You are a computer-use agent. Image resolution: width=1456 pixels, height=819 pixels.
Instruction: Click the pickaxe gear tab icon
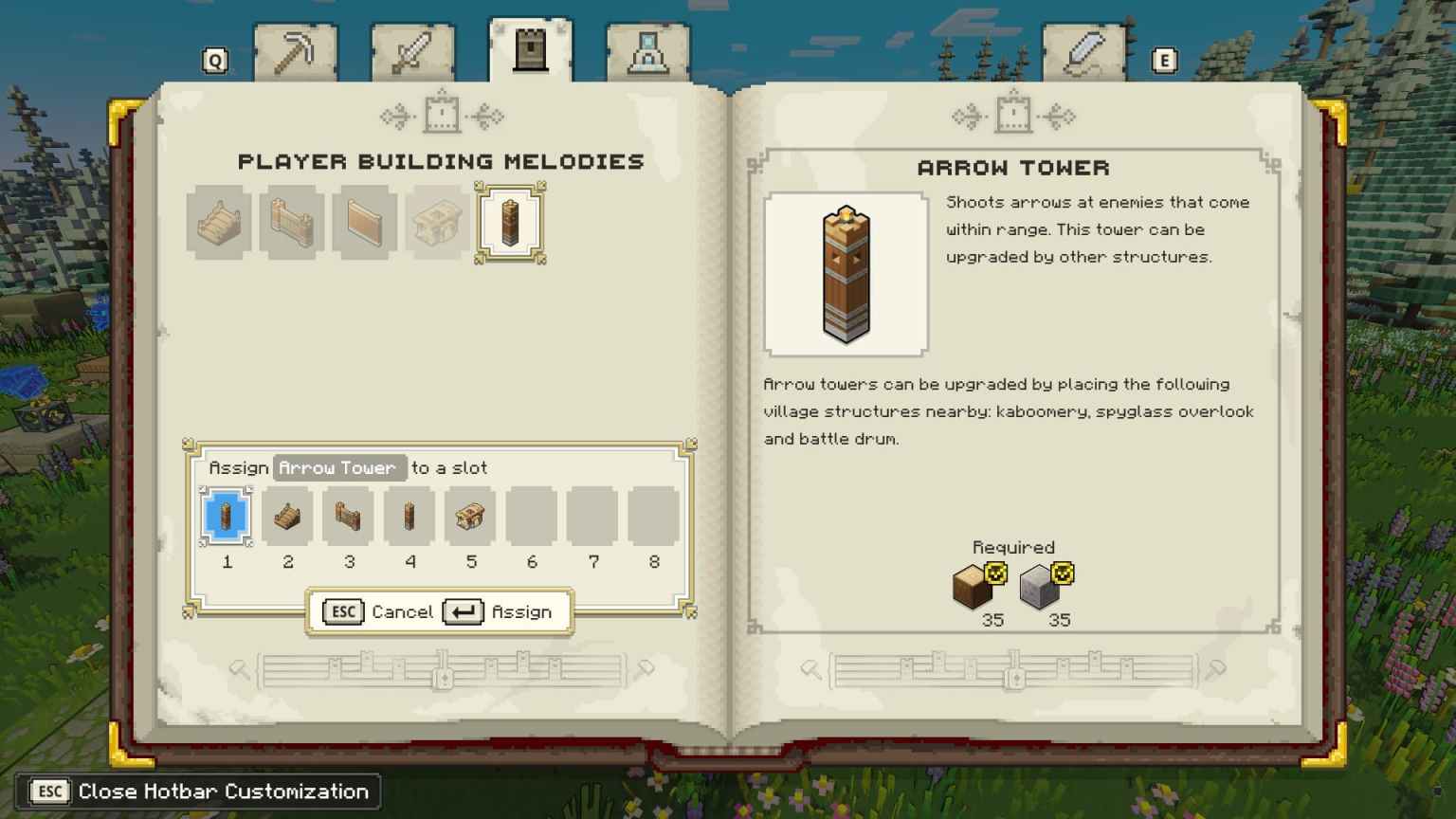click(294, 52)
